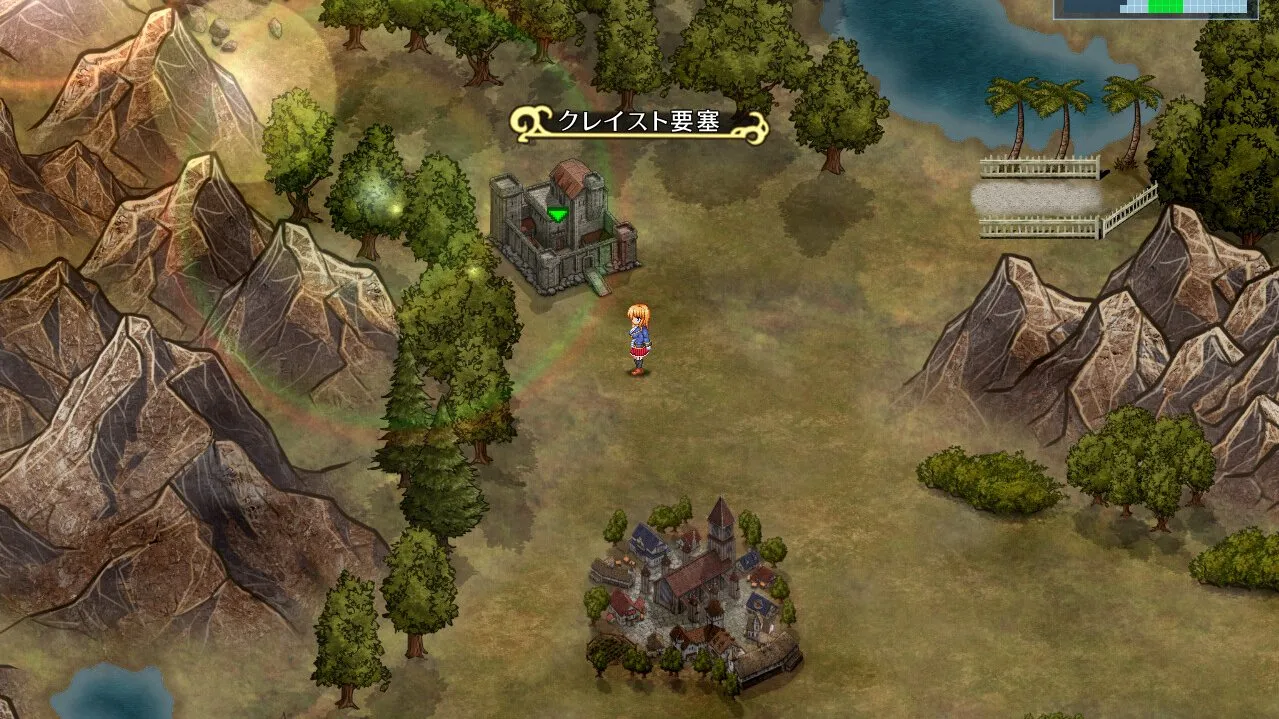This screenshot has width=1279, height=719.
Task: Select the green highlighted area on the minimap
Action: pyautogui.click(x=1165, y=6)
